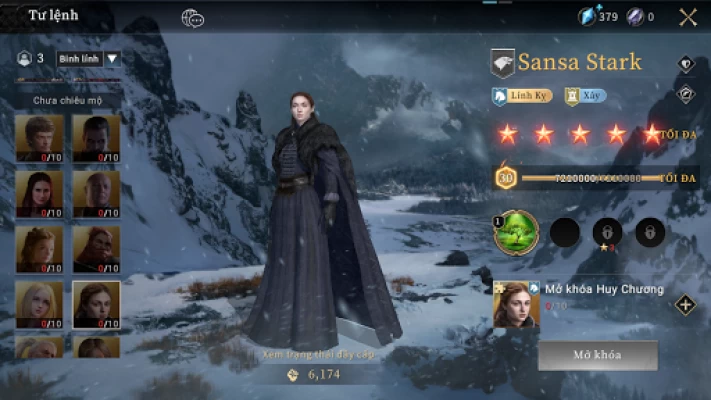711x400 pixels.
Task: Select the Chưa chiêu mộ section header
Action: [x=62, y=100]
